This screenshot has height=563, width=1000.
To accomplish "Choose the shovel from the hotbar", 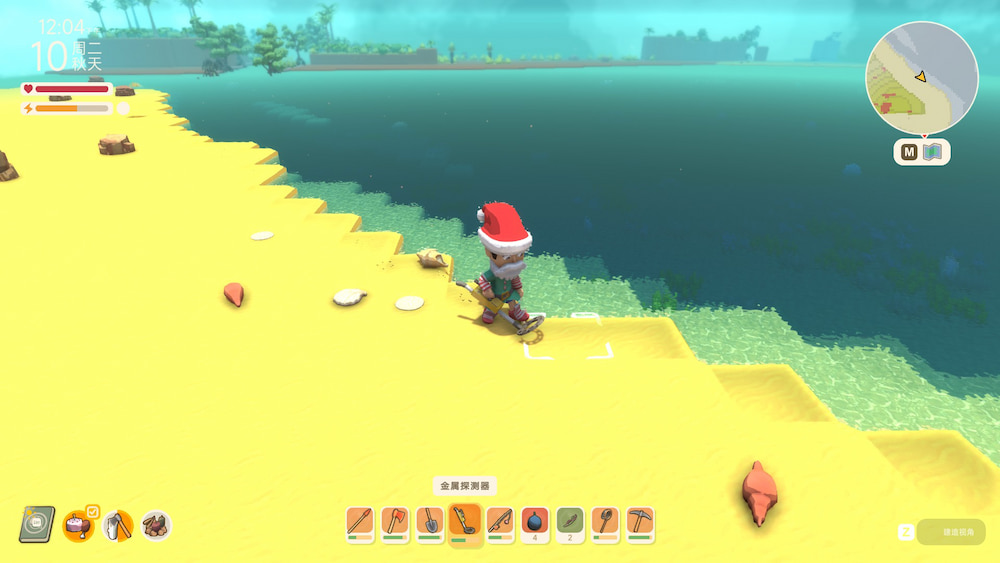I will (x=430, y=522).
